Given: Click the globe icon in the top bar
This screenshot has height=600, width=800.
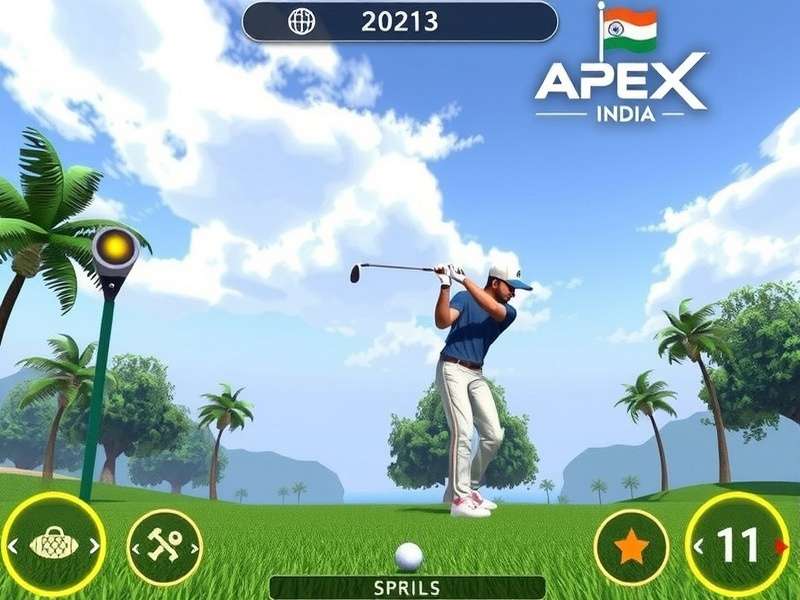Looking at the screenshot, I should click(301, 21).
